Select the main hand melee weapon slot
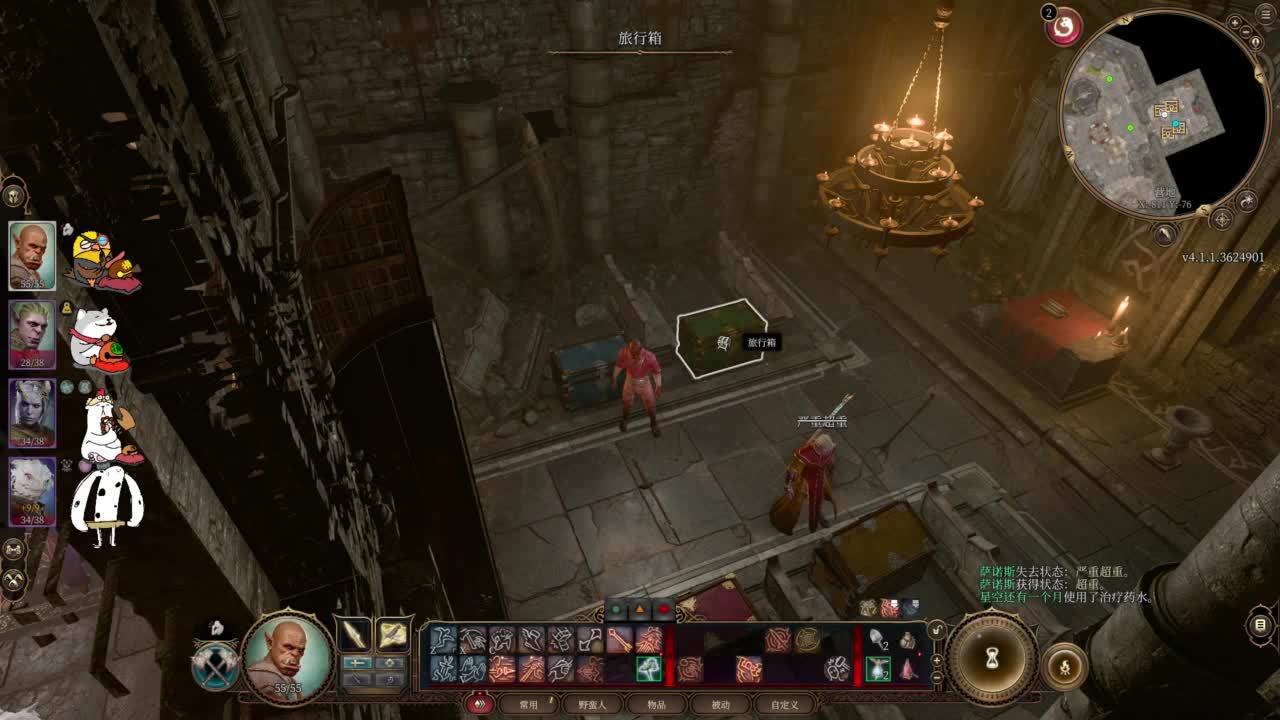This screenshot has height=720, width=1280. 354,635
